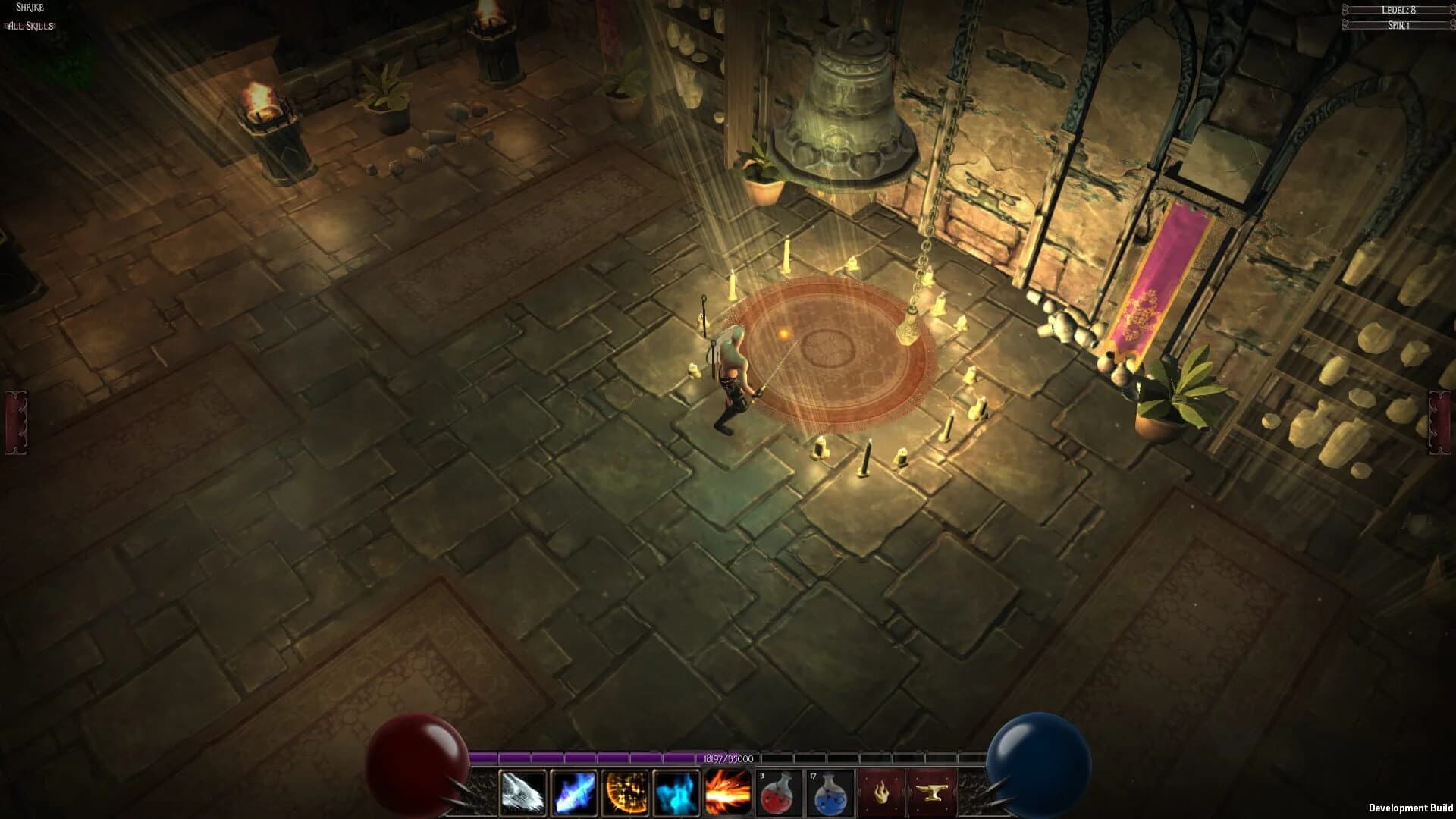Select the white ice claw skill icon
The height and width of the screenshot is (819, 1456).
point(521,793)
